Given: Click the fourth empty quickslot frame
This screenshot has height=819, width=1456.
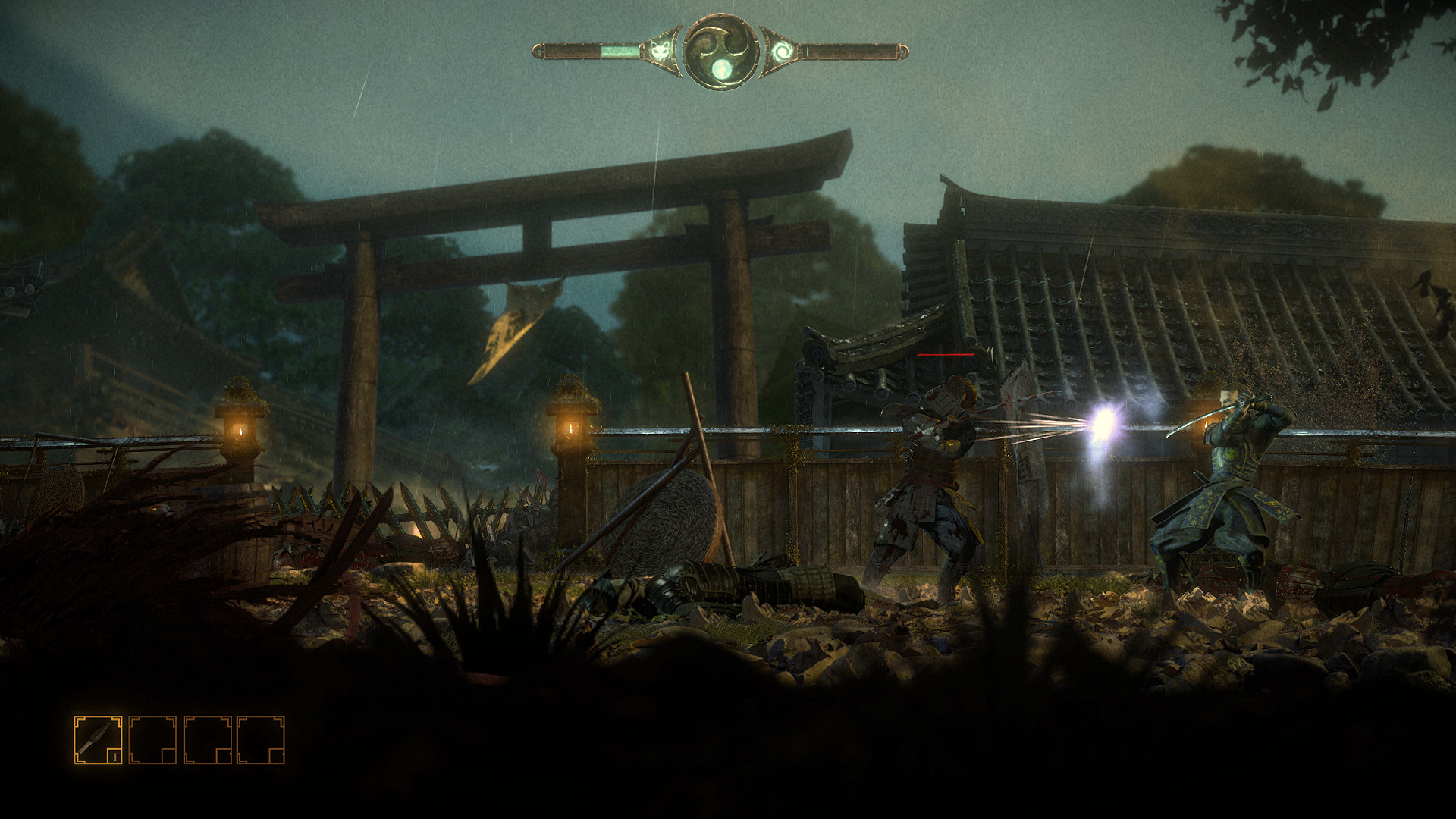Looking at the screenshot, I should pos(262,740).
